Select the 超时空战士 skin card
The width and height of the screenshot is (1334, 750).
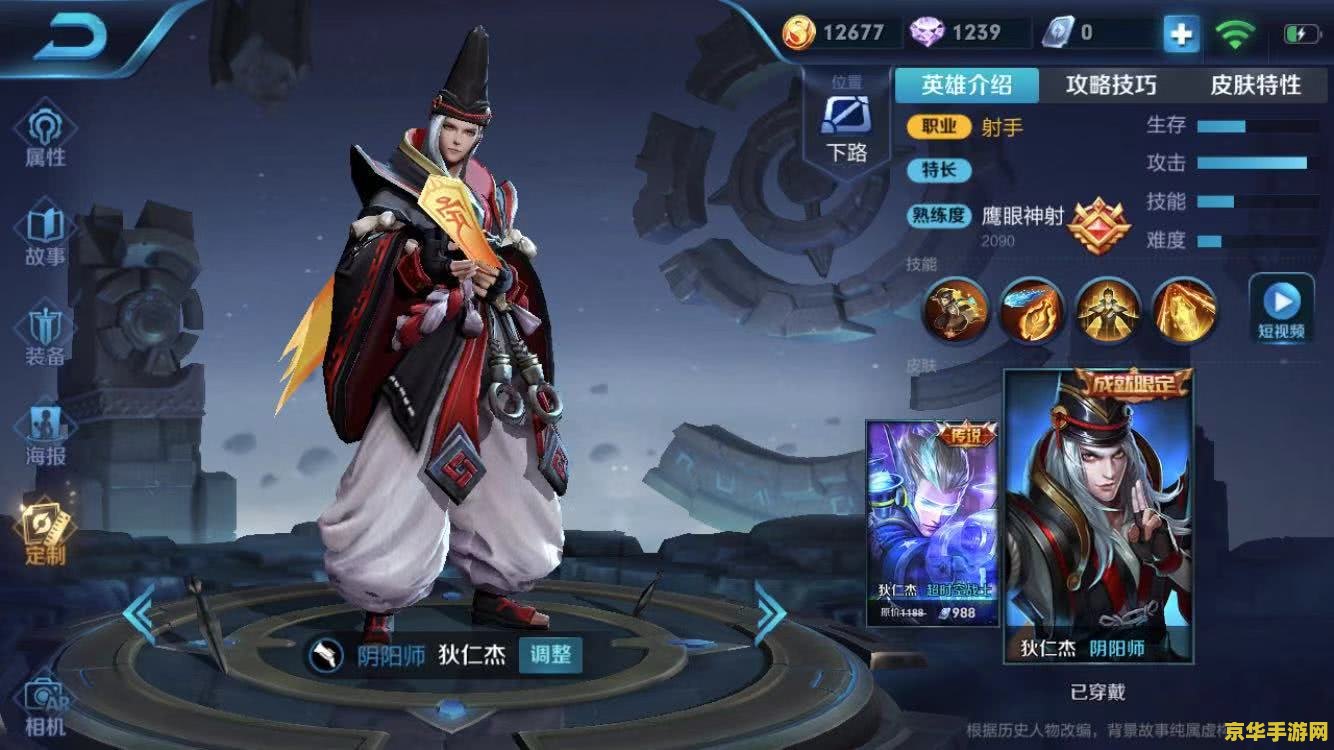click(932, 522)
